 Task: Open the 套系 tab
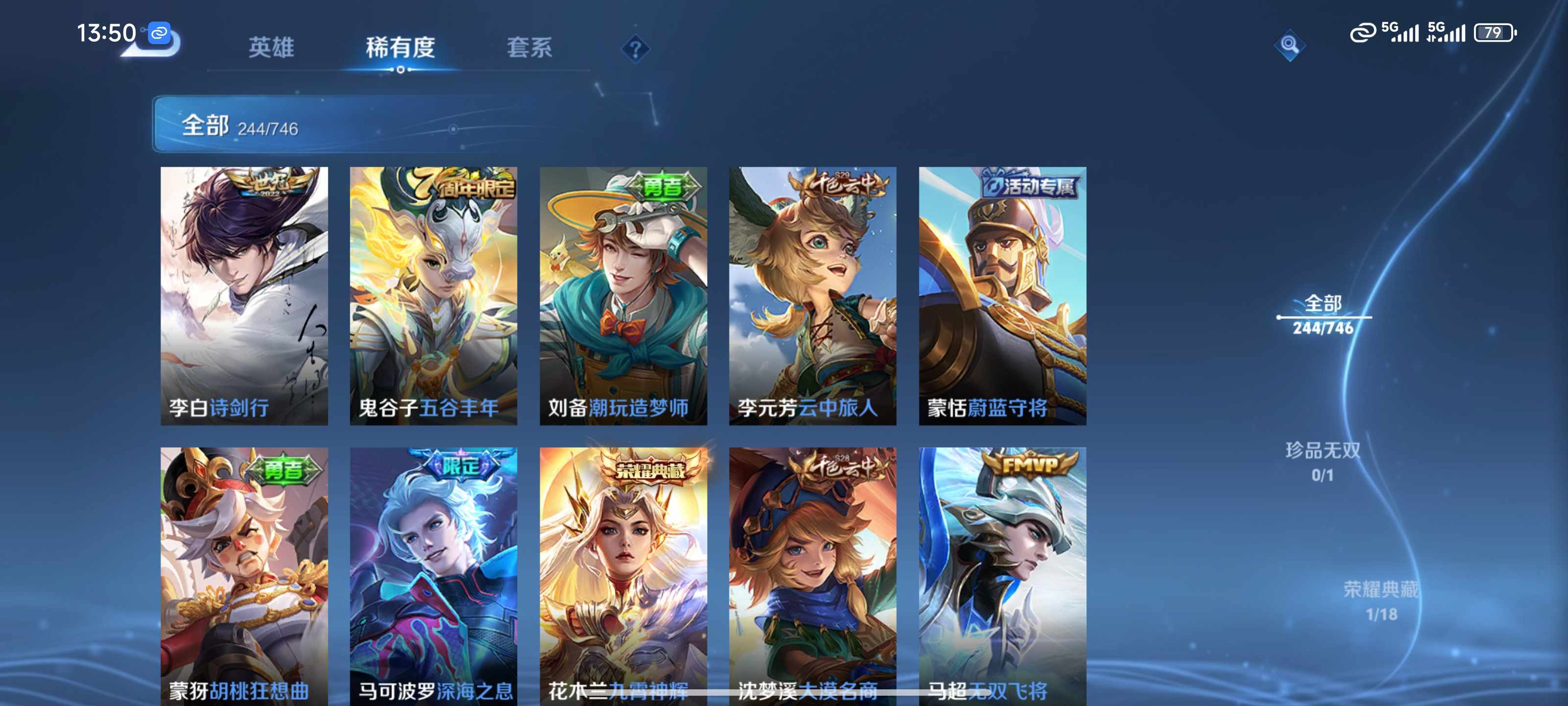pos(529,47)
